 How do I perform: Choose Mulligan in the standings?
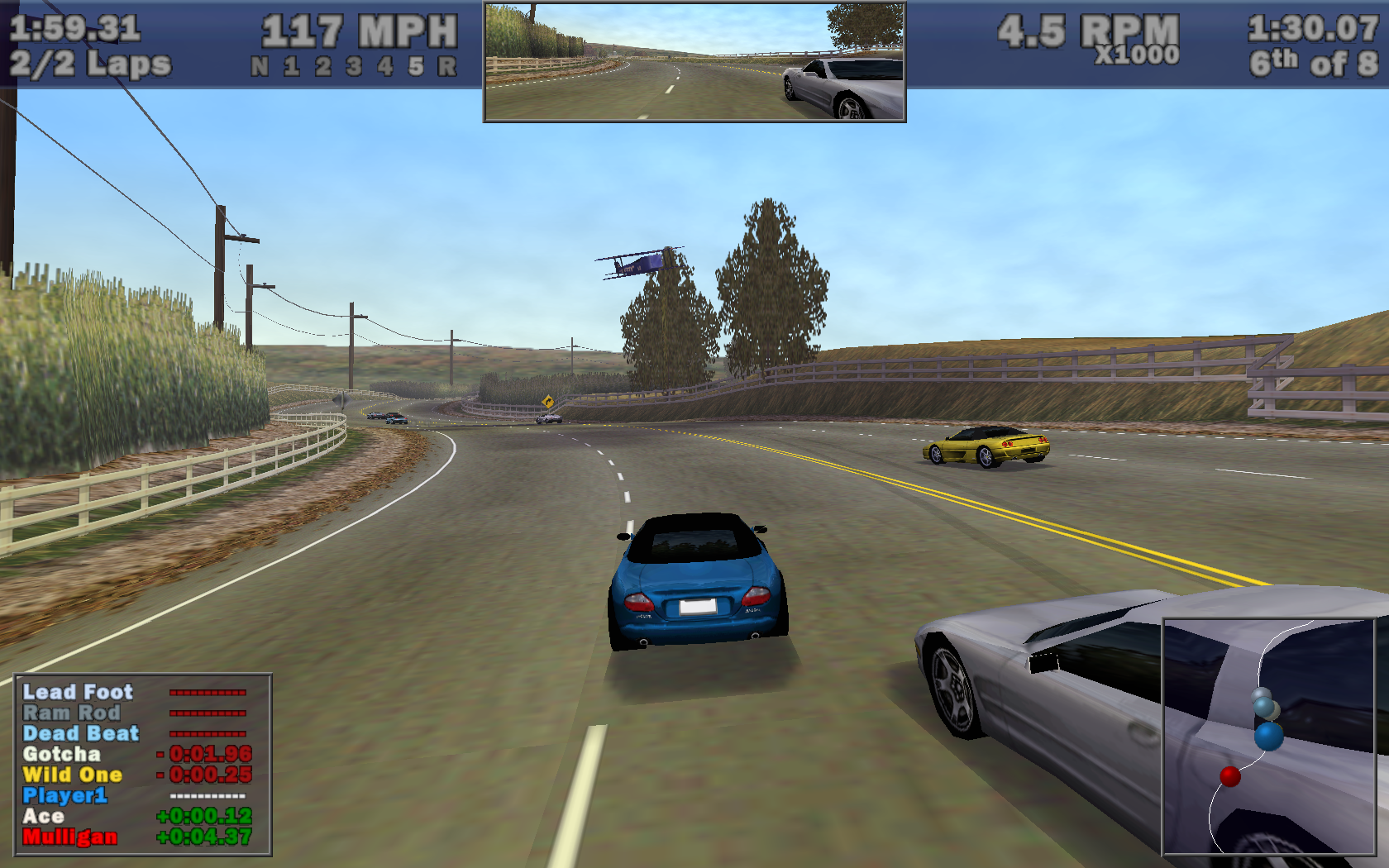tap(70, 837)
